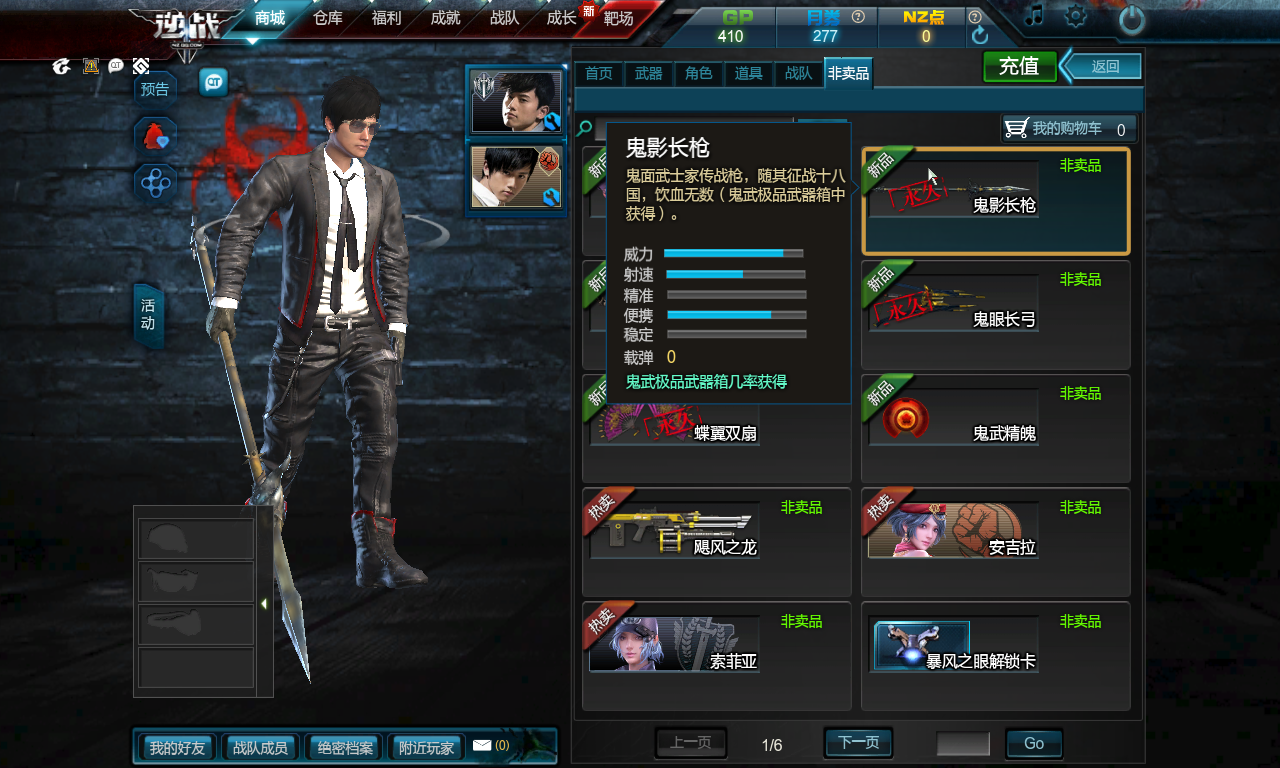Switch to the 武器 weapons tab
Screen dimensions: 1280x768
pos(648,74)
